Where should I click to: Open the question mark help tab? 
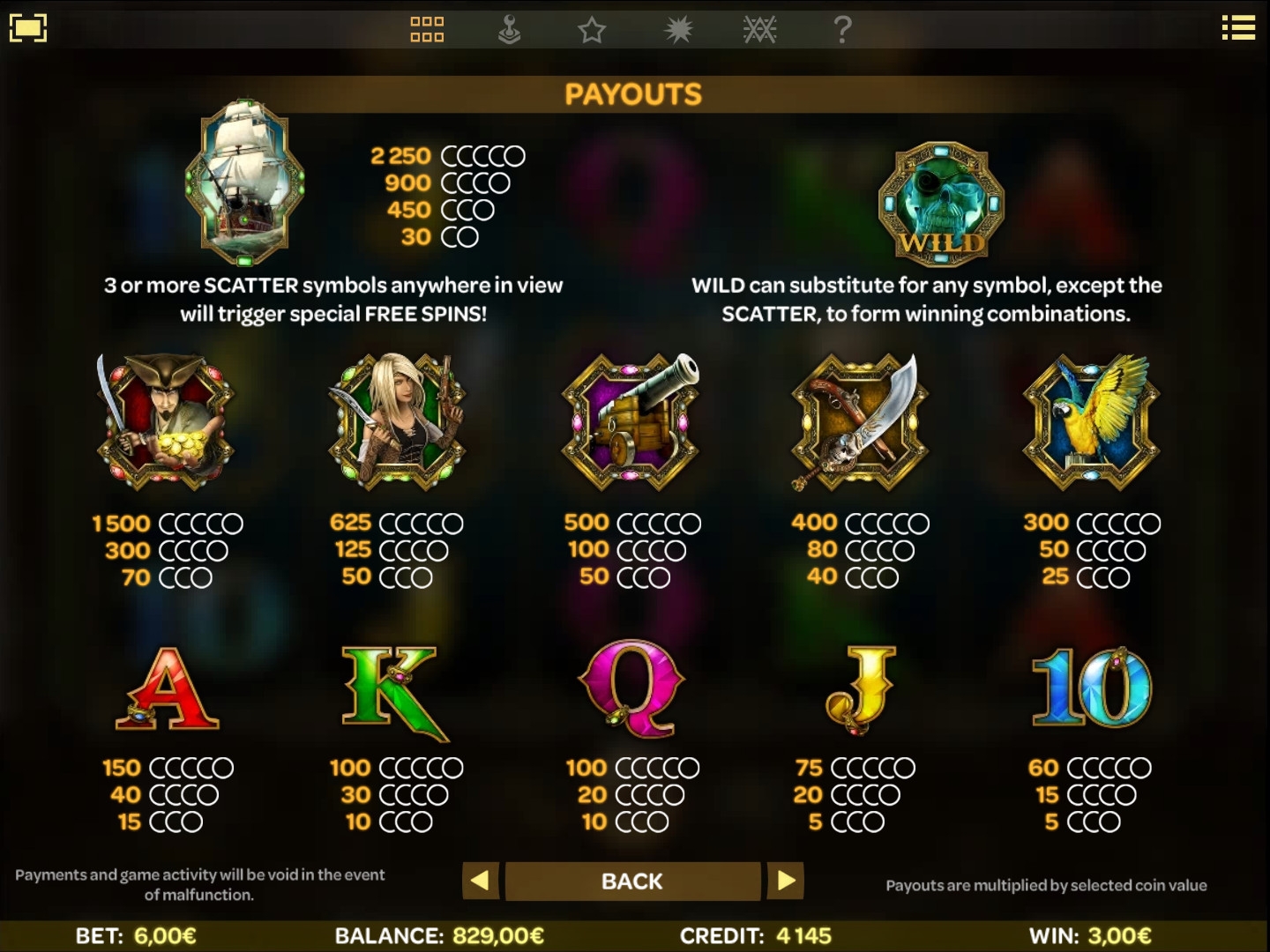[x=842, y=30]
